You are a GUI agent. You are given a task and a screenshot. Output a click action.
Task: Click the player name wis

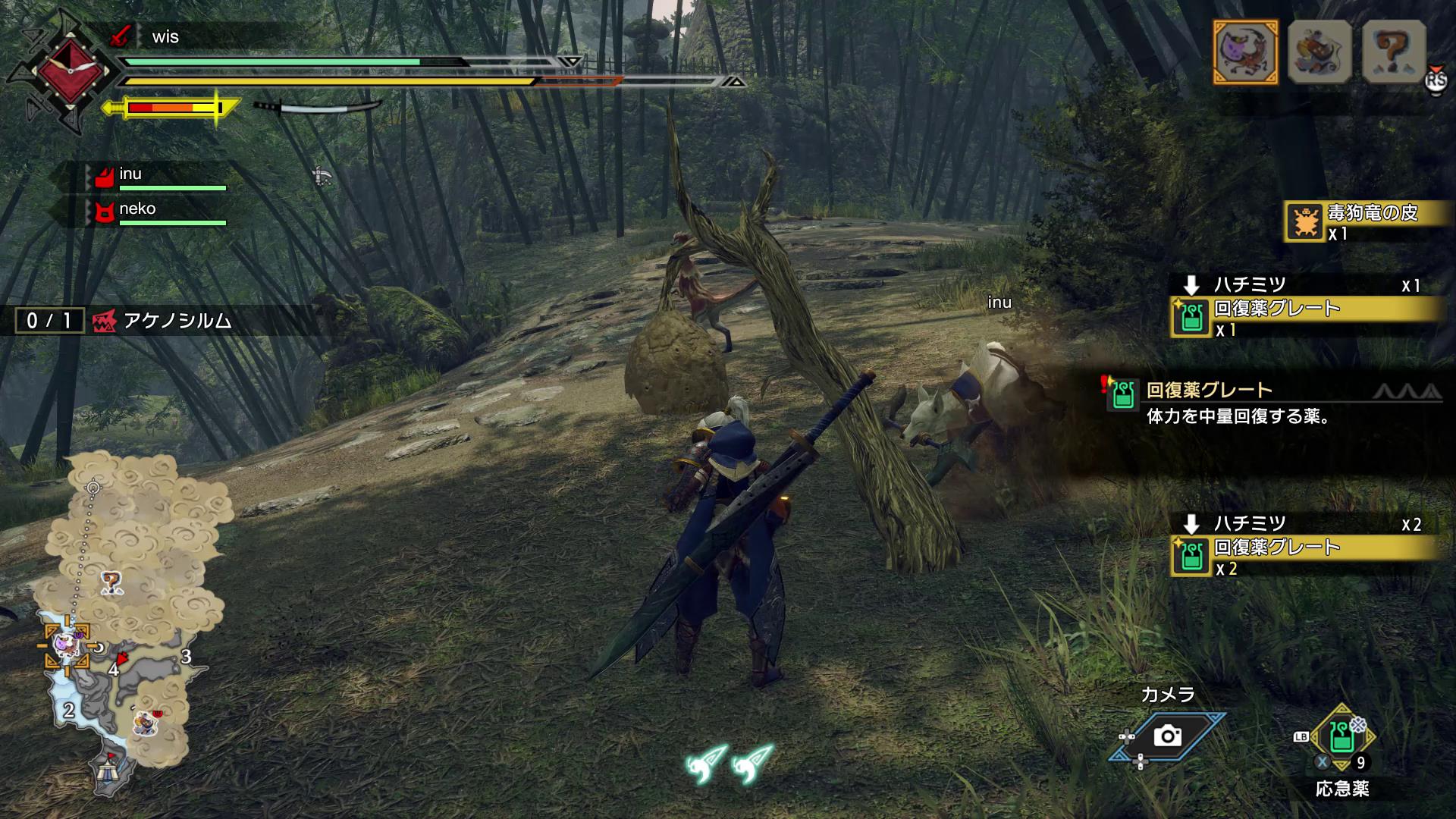(165, 37)
